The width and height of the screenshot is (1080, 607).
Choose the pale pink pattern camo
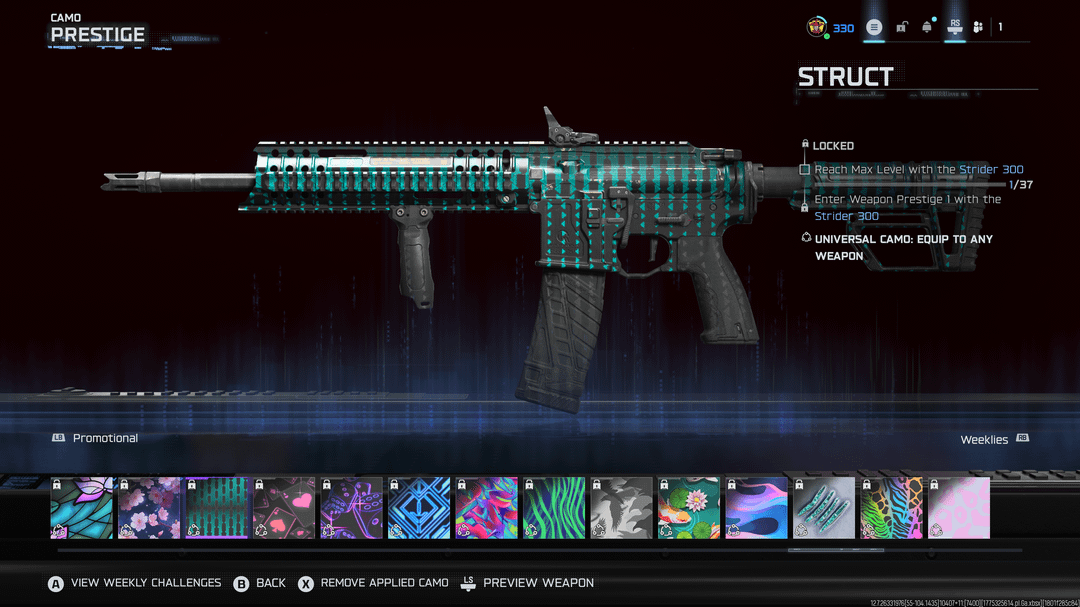click(959, 508)
